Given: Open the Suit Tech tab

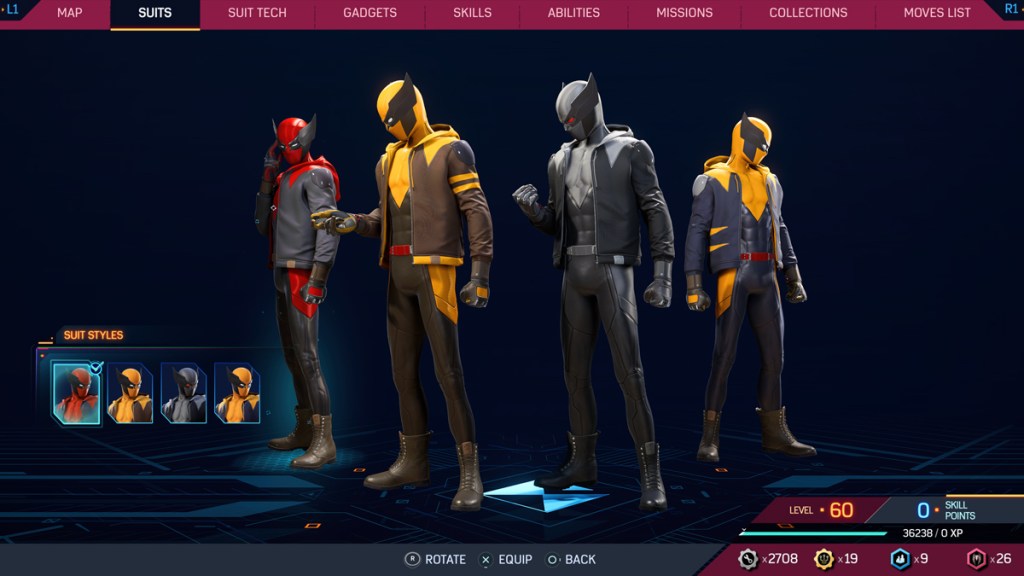Looking at the screenshot, I should [257, 13].
